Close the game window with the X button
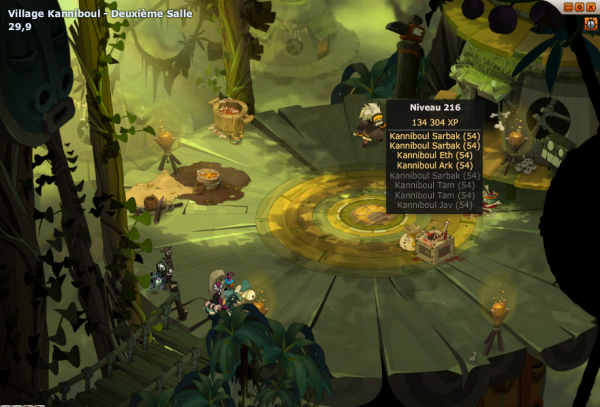The image size is (600, 407). [593, 6]
